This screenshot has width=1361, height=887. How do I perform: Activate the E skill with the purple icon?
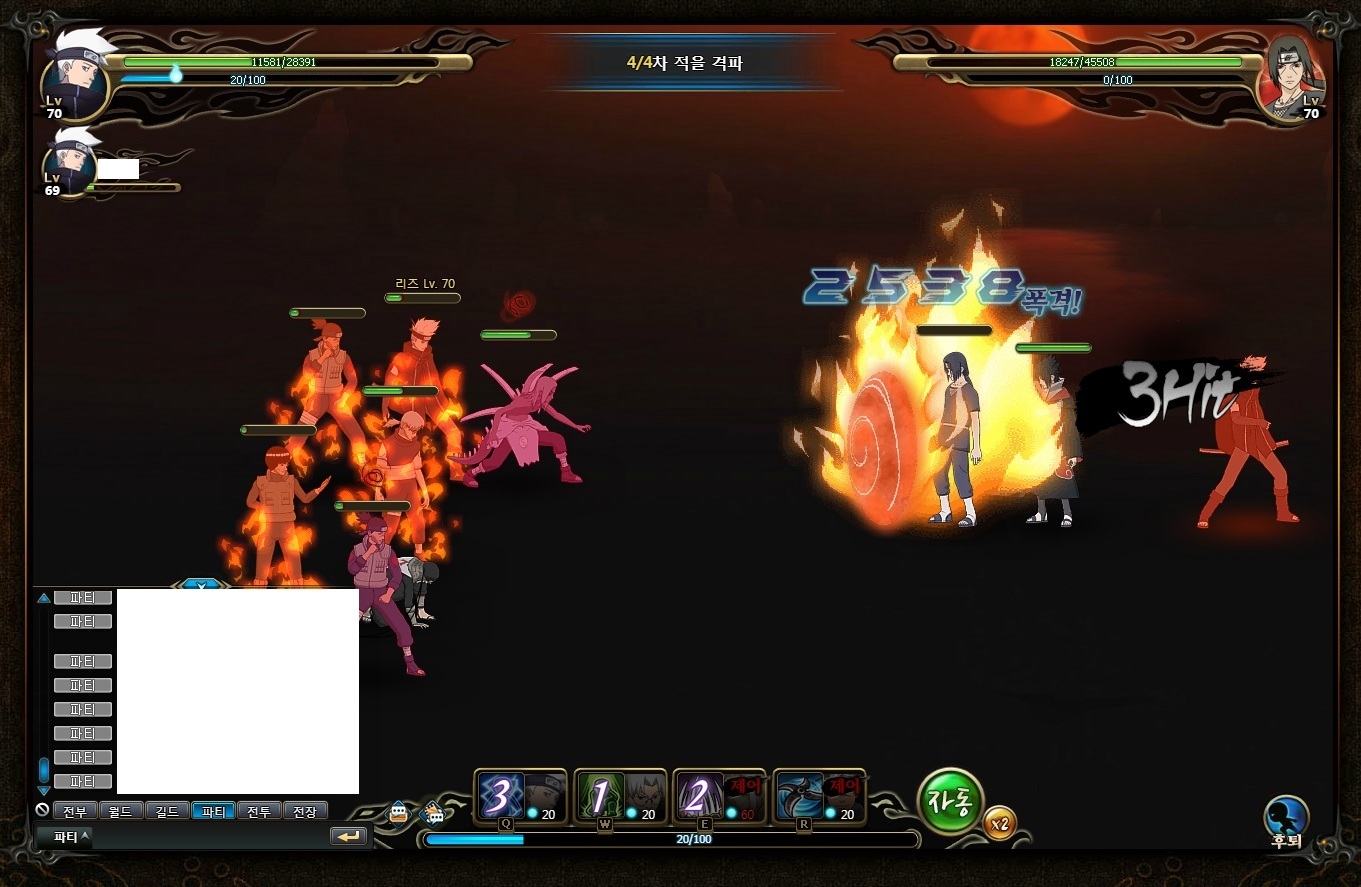(x=699, y=796)
